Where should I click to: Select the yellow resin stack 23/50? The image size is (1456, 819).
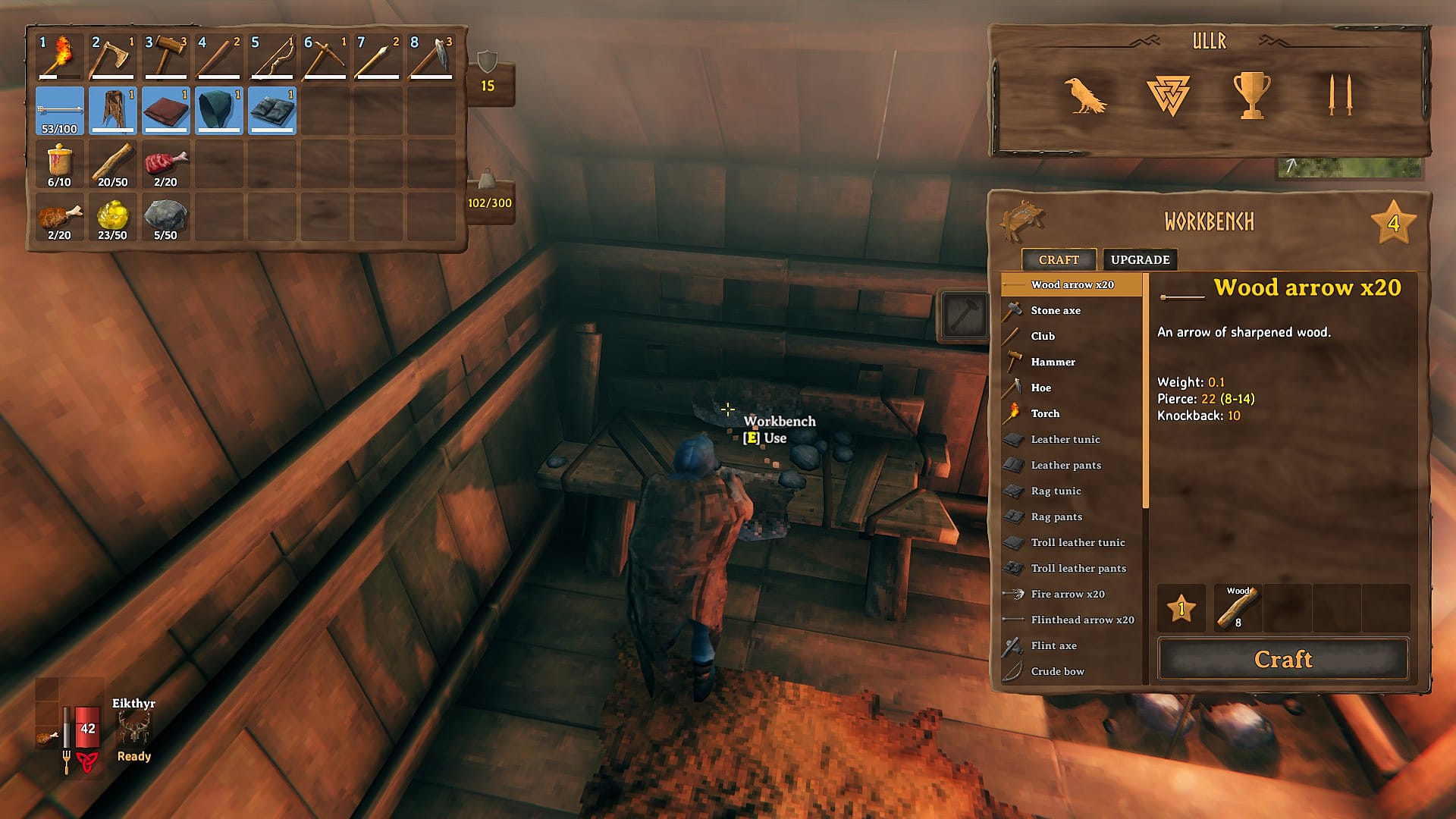(x=112, y=218)
